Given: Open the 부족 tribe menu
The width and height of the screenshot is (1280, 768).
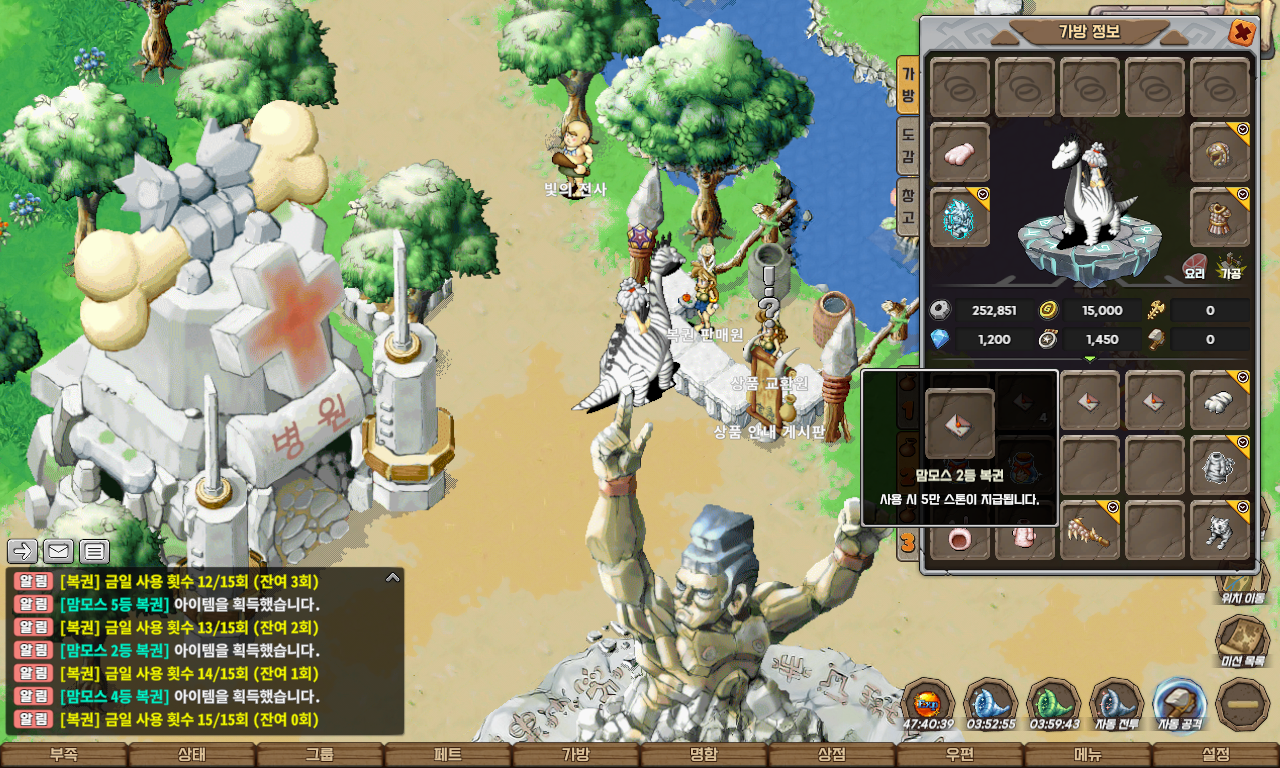Looking at the screenshot, I should (64, 755).
